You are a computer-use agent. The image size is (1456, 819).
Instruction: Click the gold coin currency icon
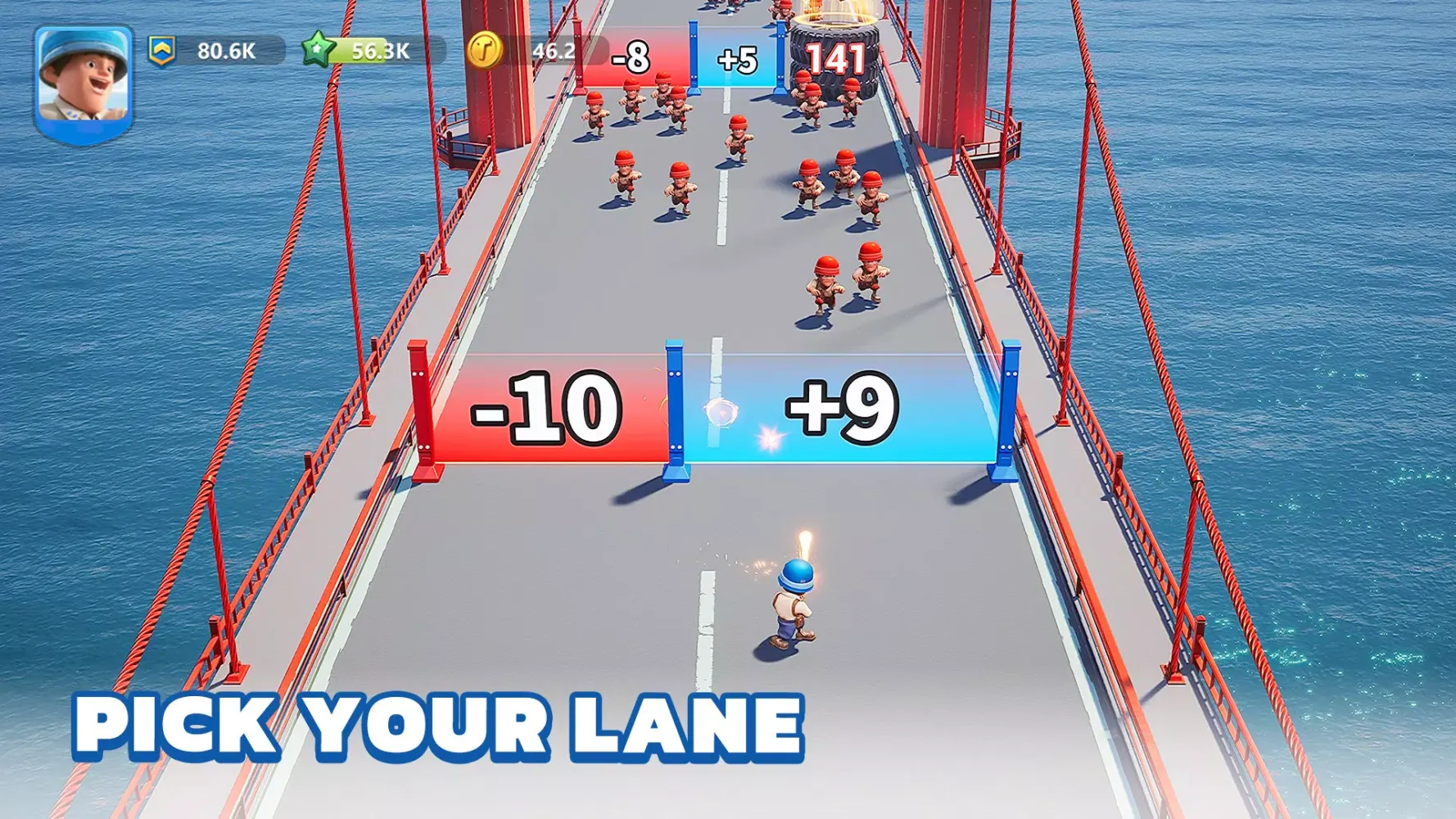tap(484, 51)
